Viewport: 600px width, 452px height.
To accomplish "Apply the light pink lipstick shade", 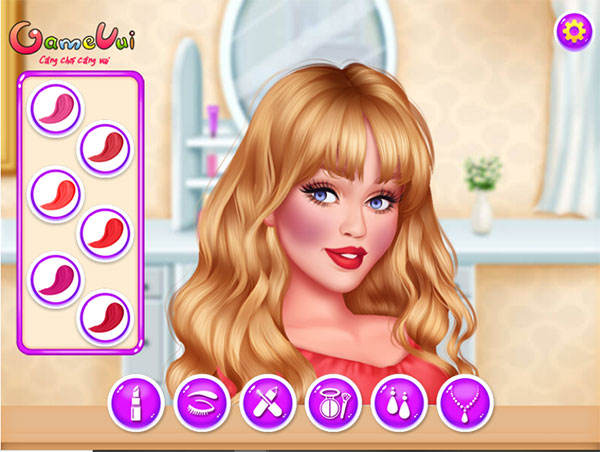I will point(55,106).
